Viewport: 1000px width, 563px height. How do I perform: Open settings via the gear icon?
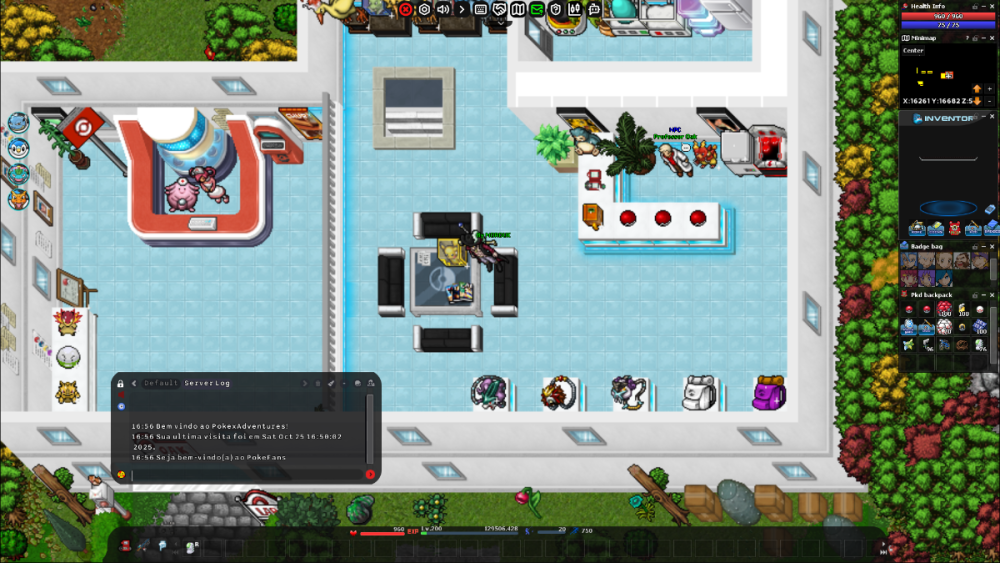(x=424, y=9)
